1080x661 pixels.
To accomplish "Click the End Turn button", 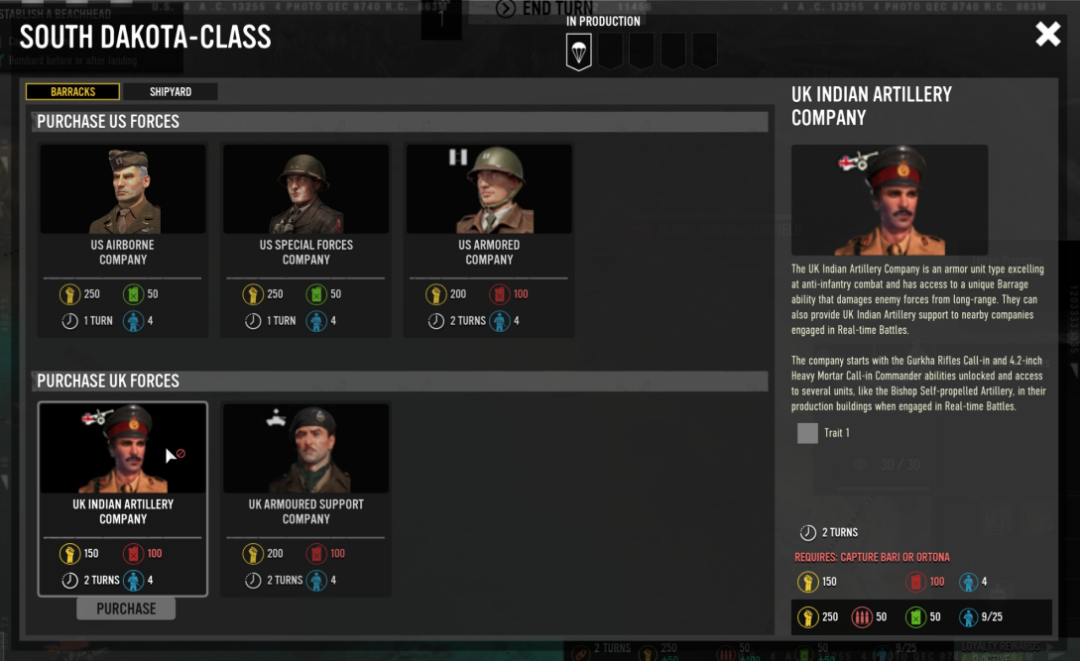I will click(545, 9).
